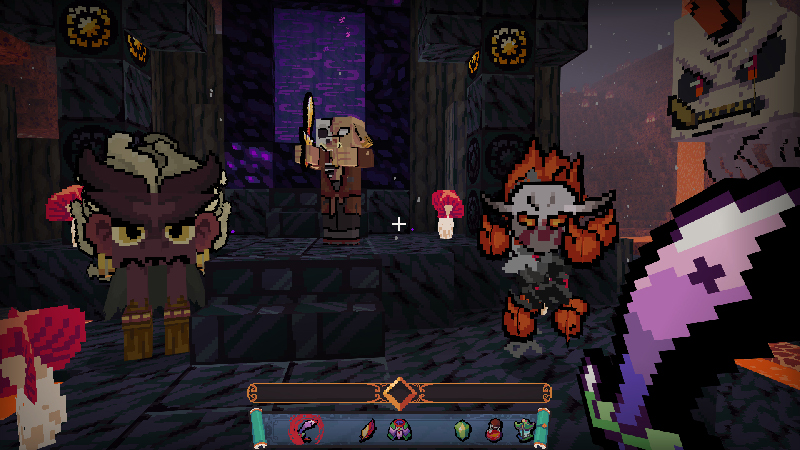
Task: Choose the green ornate item in the last slot
Action: (524, 431)
